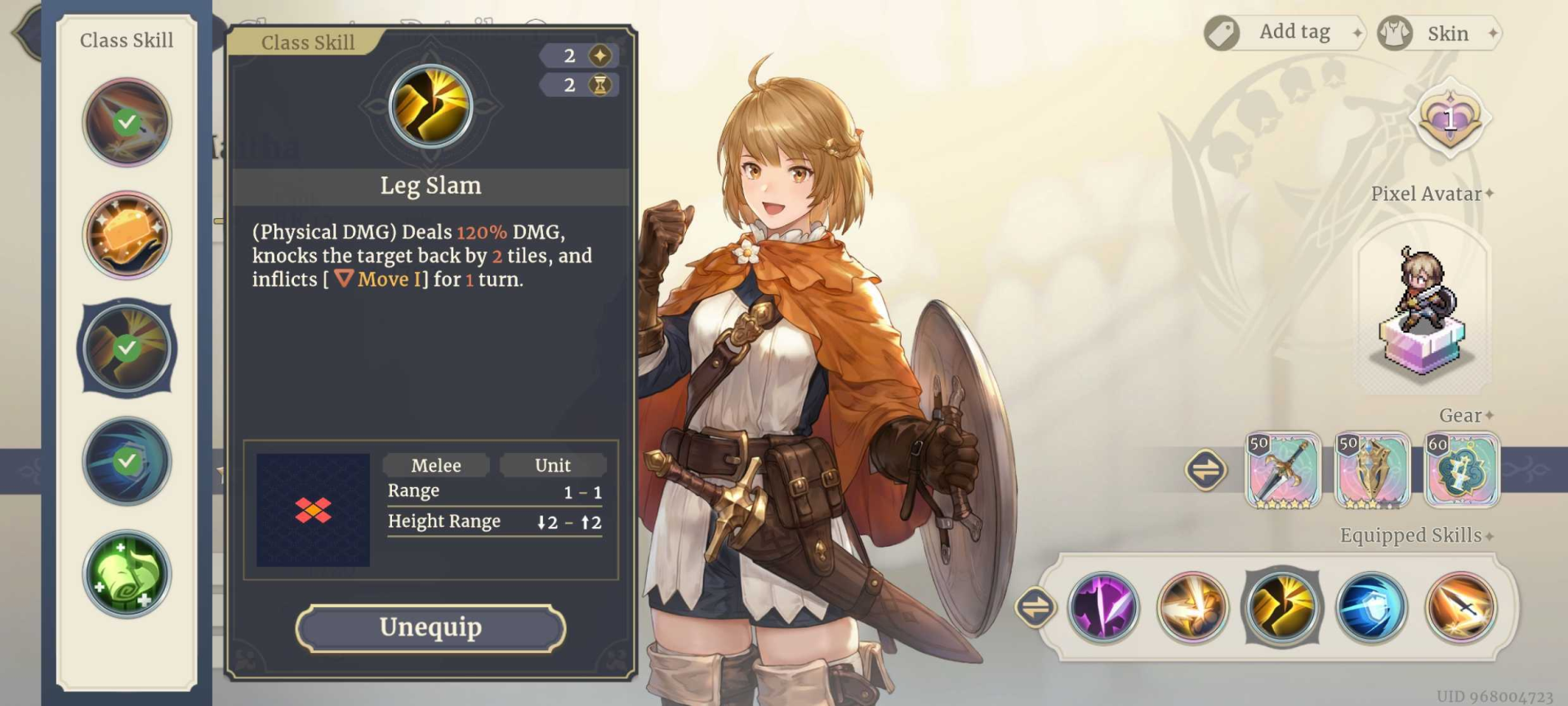Viewport: 1568px width, 706px height.
Task: Switch to the Melee tab
Action: point(435,465)
